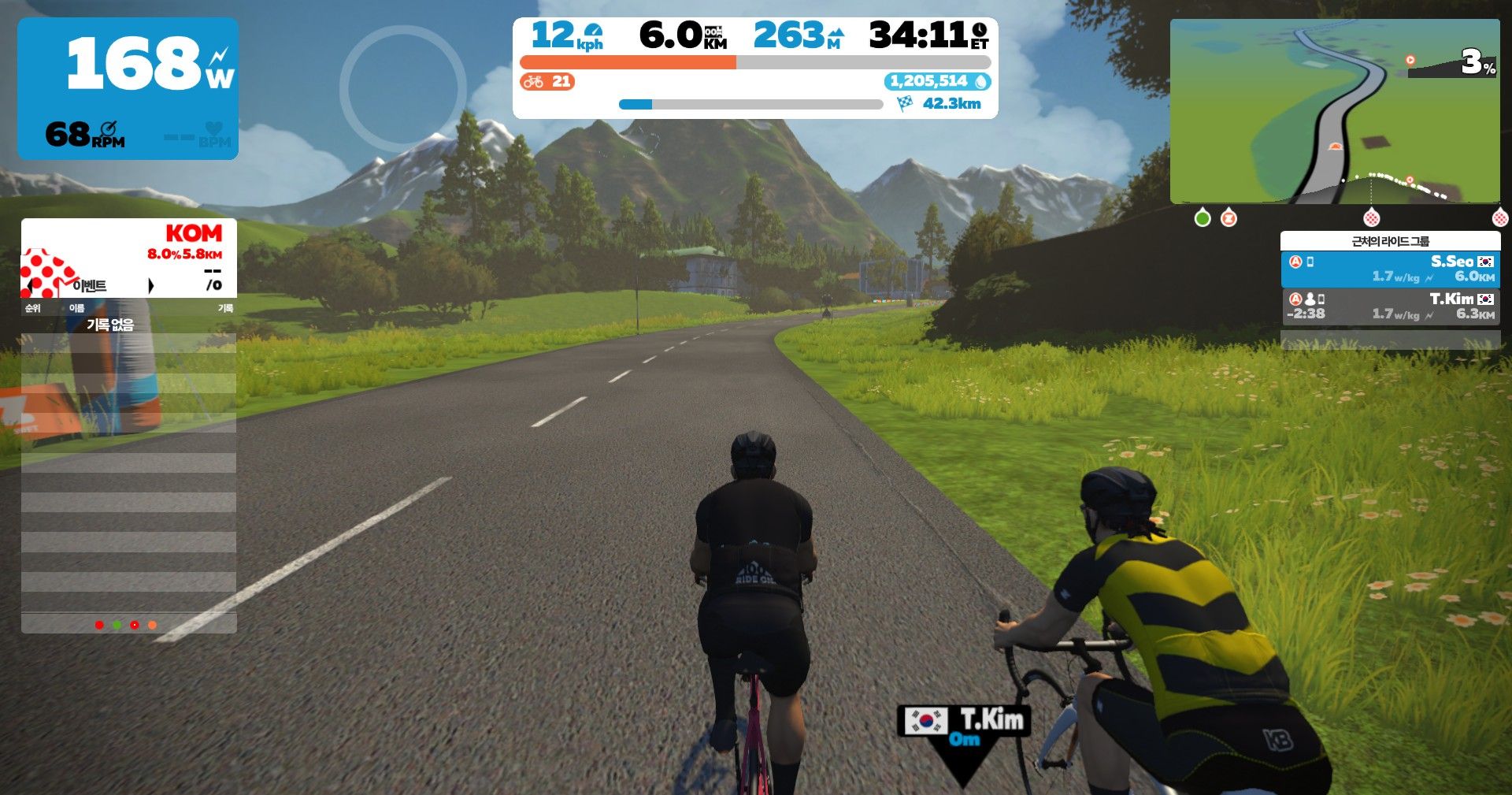Click the right arrow on KOM panel
This screenshot has height=795, width=1512.
150,285
